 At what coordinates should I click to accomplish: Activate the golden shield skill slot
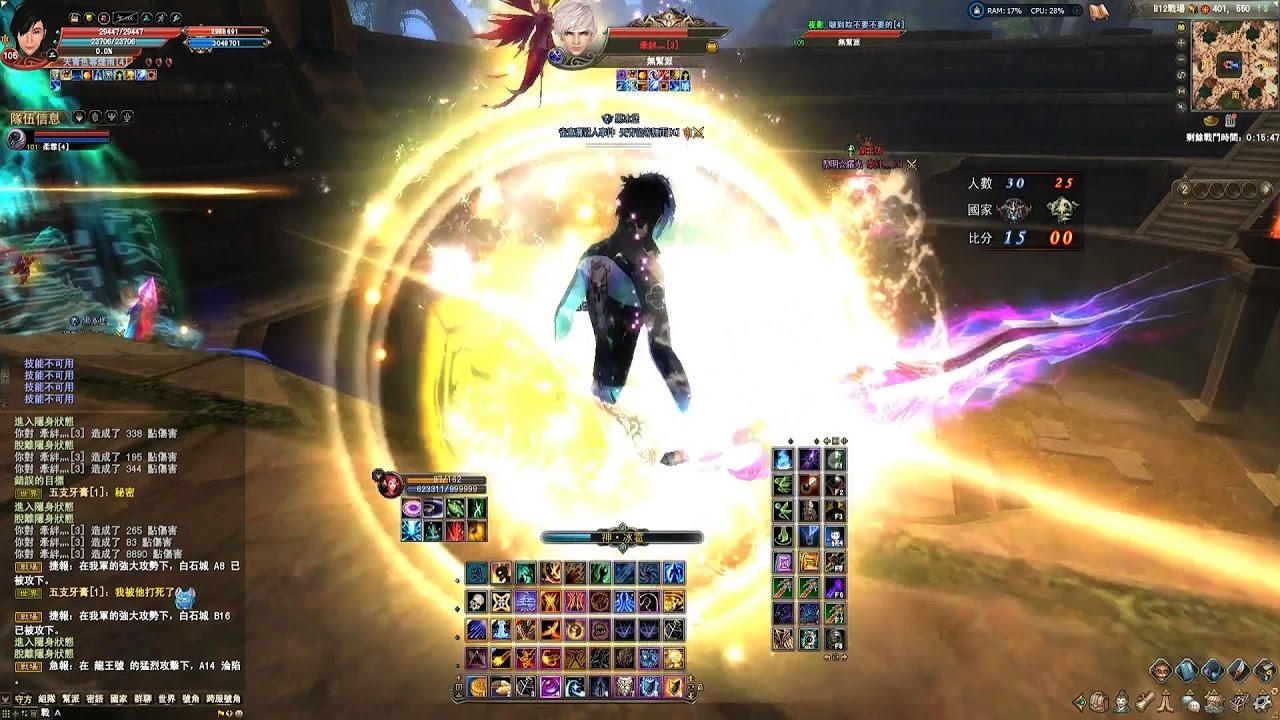pyautogui.click(x=674, y=686)
